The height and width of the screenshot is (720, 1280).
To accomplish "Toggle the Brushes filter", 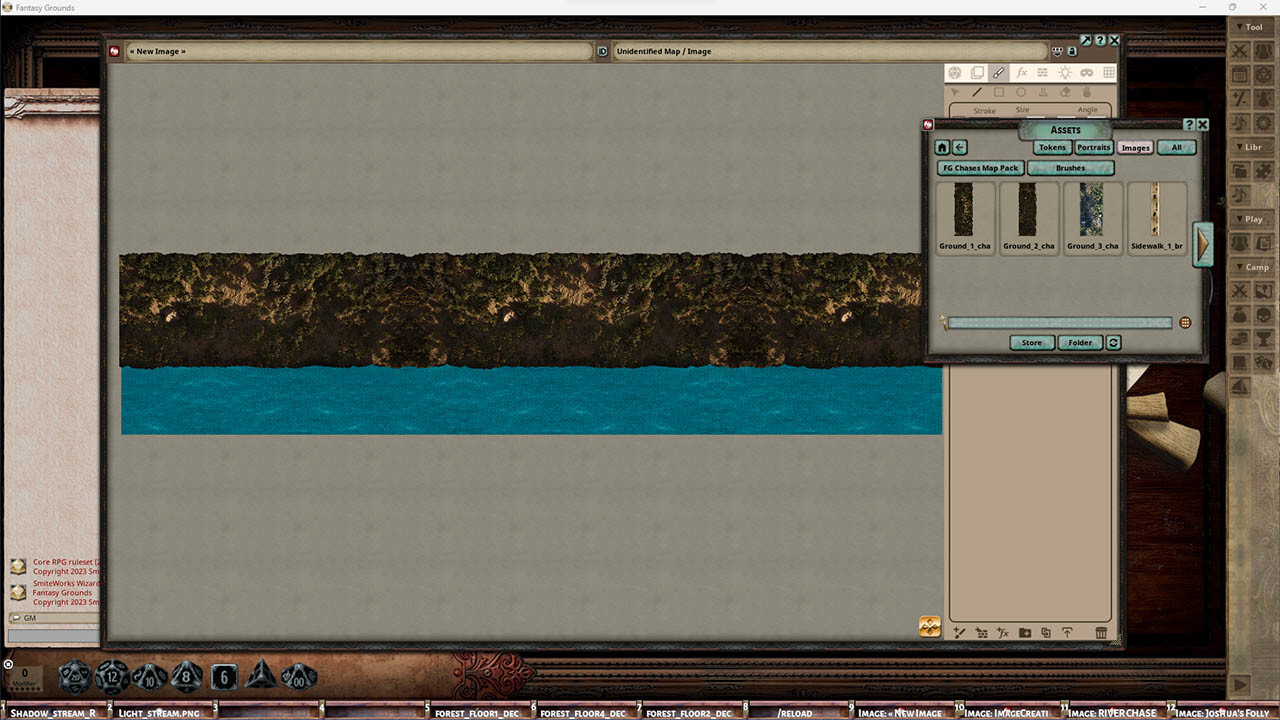I will click(1070, 167).
